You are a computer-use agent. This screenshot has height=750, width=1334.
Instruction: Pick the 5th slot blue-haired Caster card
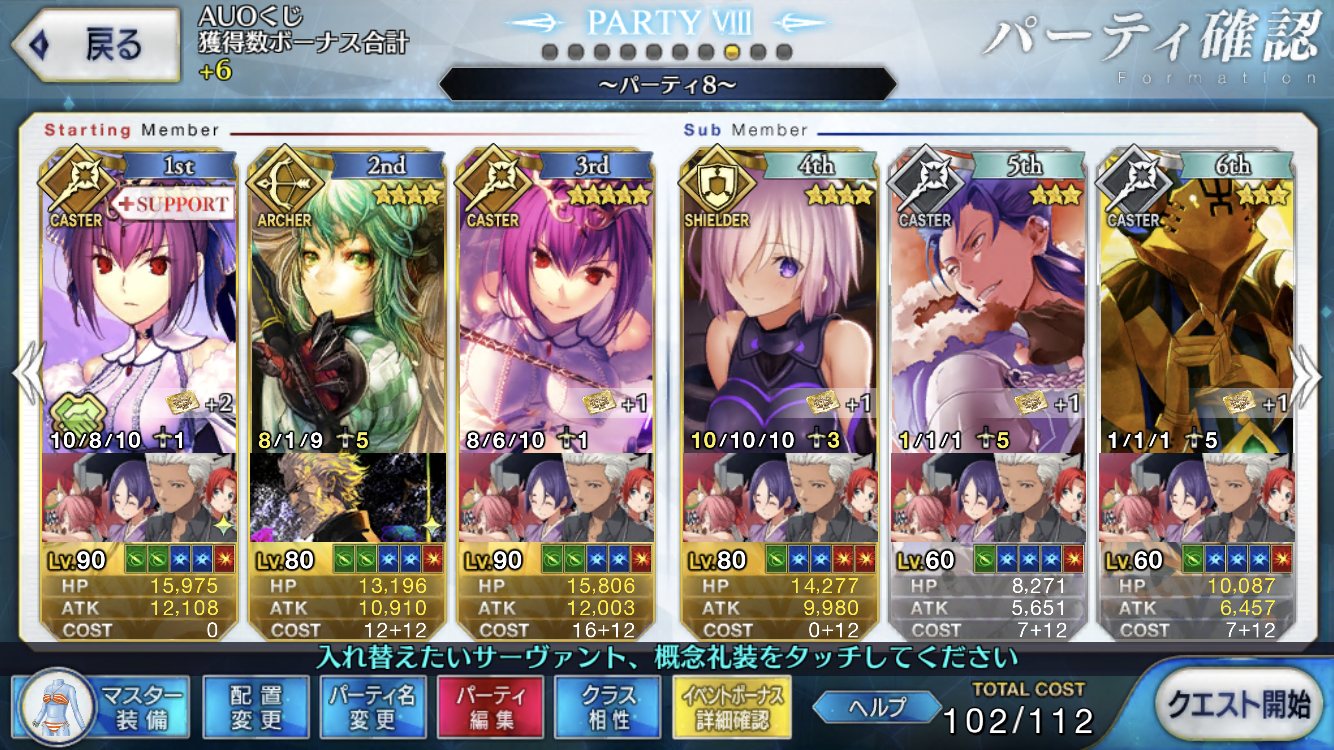pyautogui.click(x=987, y=310)
